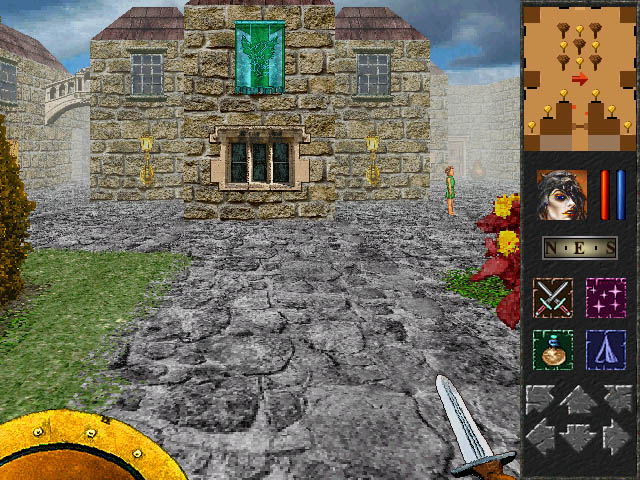640x480 pixels.
Task: Open the potion inventory icon
Action: [552, 350]
